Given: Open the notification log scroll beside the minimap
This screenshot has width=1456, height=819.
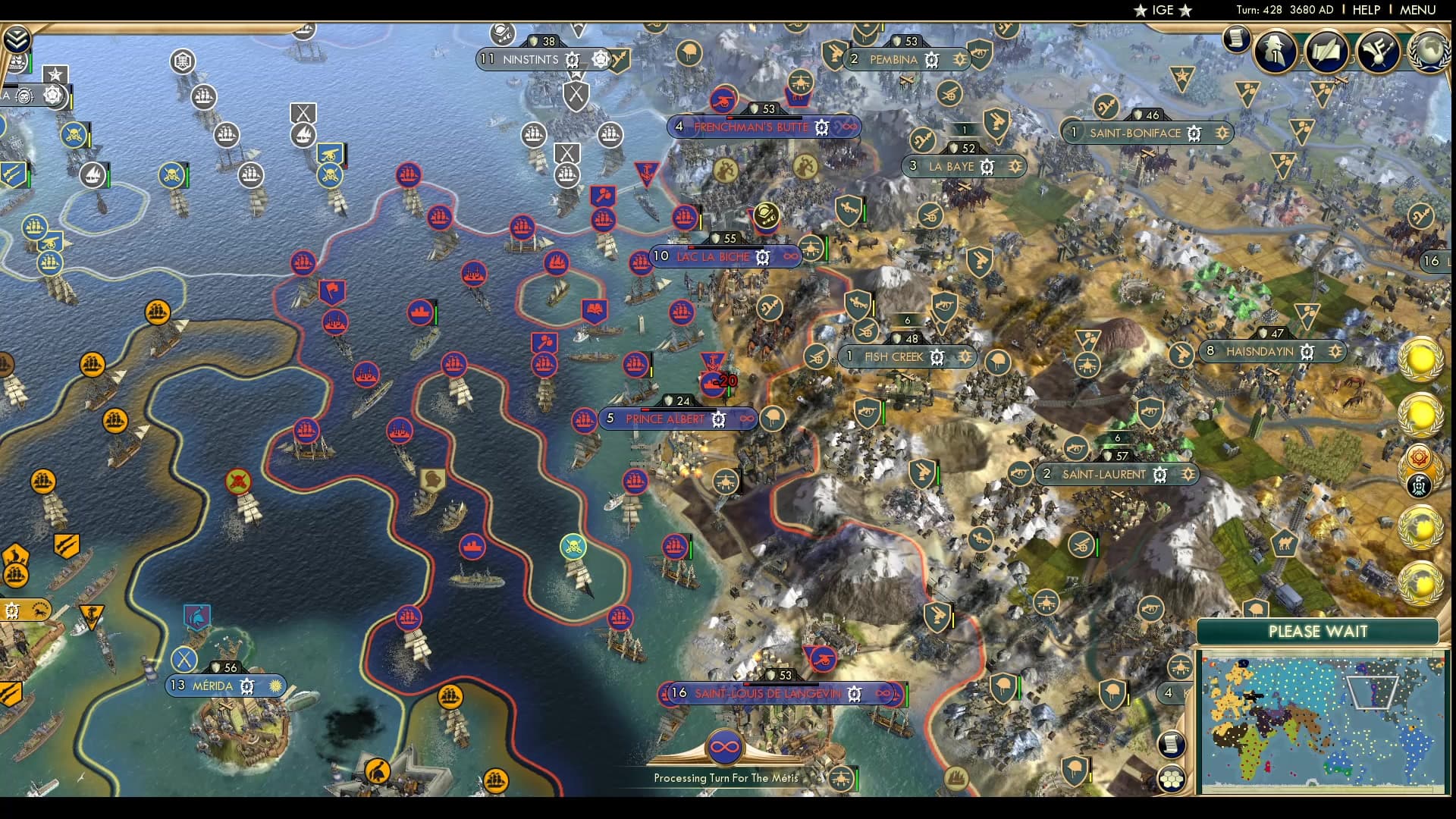Looking at the screenshot, I should tap(1172, 744).
